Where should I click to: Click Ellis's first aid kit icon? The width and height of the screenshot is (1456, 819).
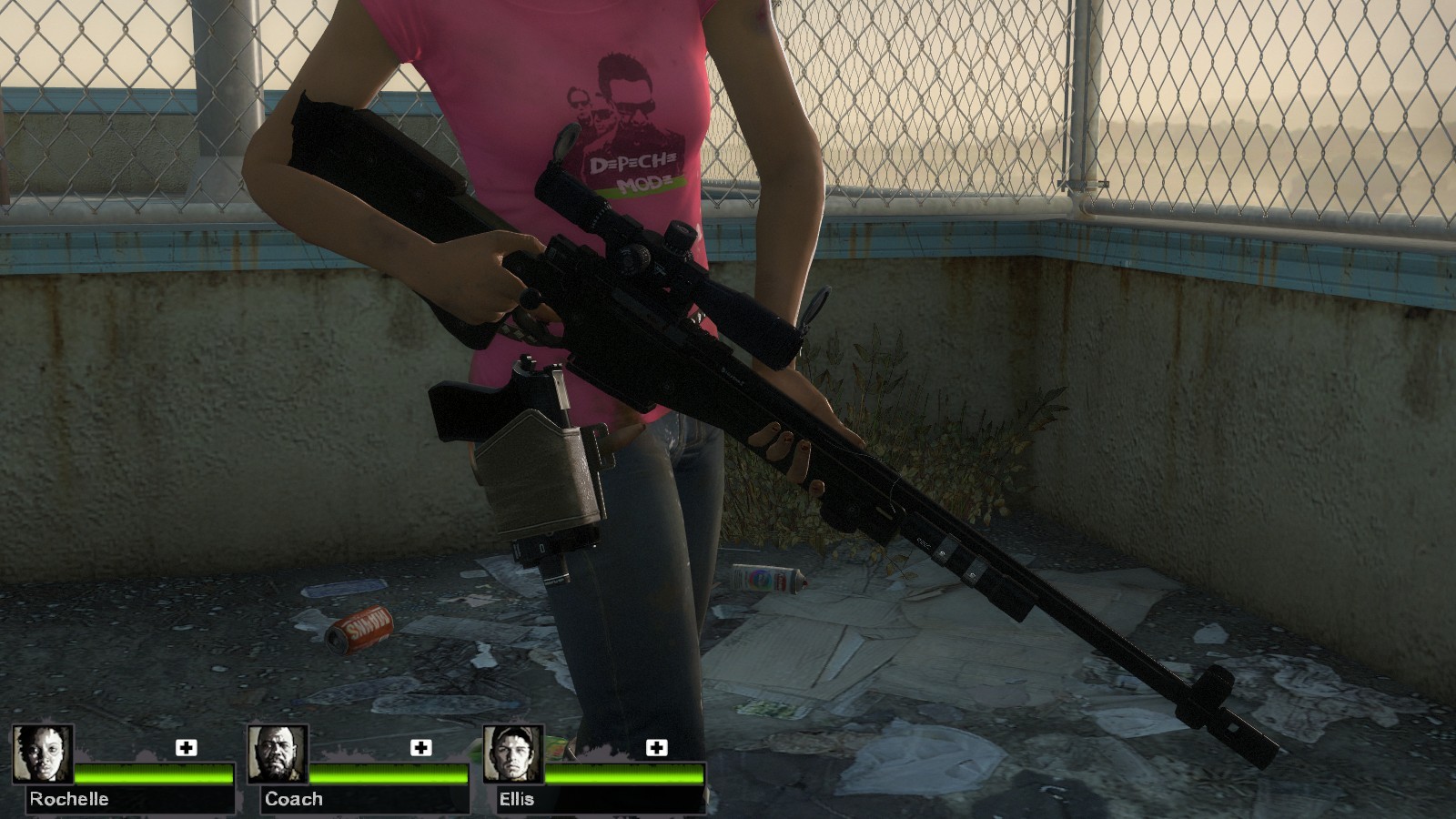653,749
